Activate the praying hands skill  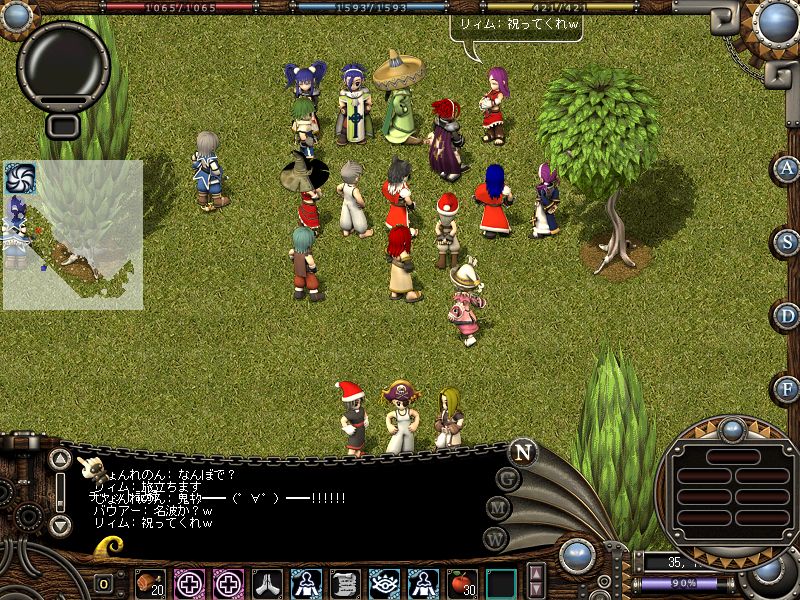[267, 582]
